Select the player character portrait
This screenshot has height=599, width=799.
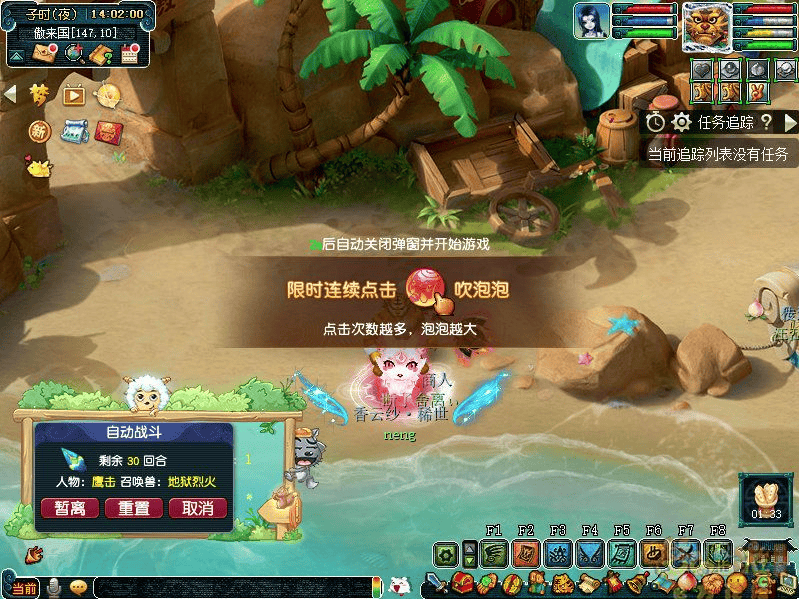coord(592,21)
